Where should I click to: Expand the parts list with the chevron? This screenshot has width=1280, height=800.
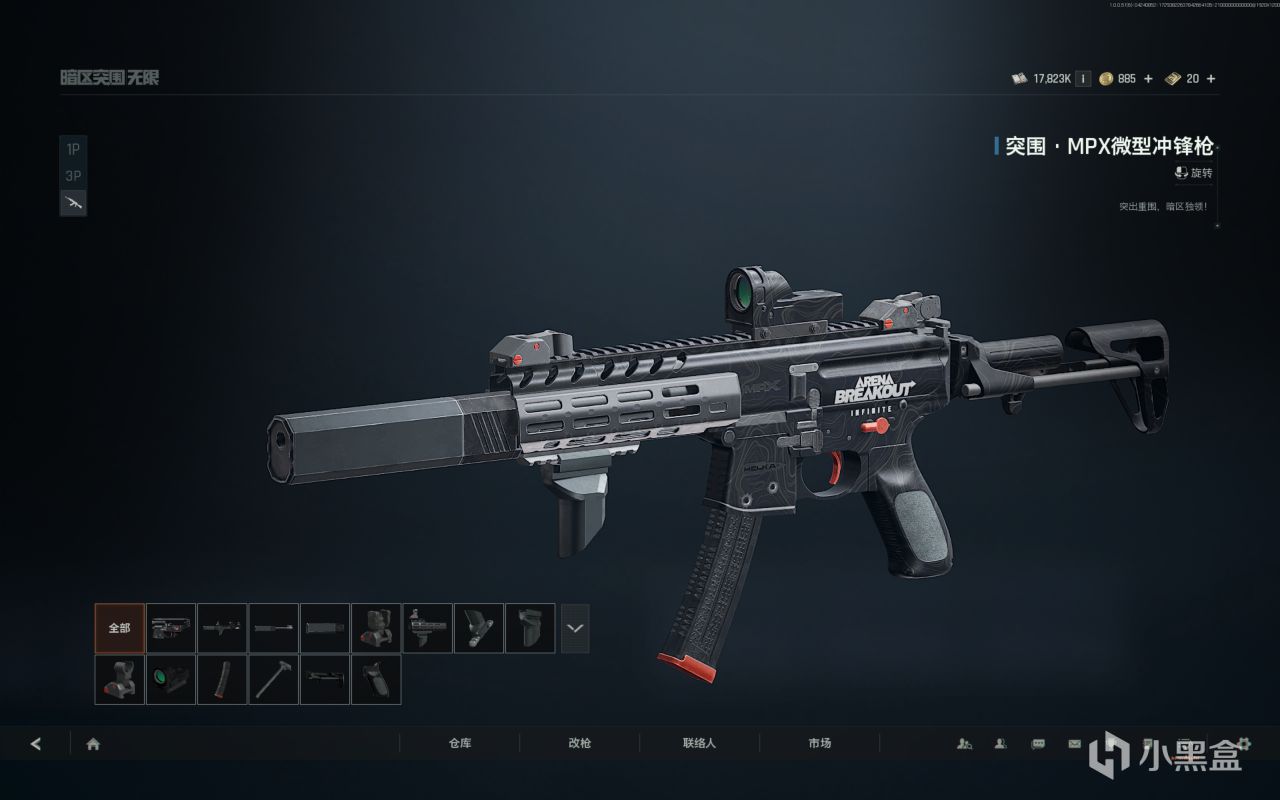tap(575, 628)
